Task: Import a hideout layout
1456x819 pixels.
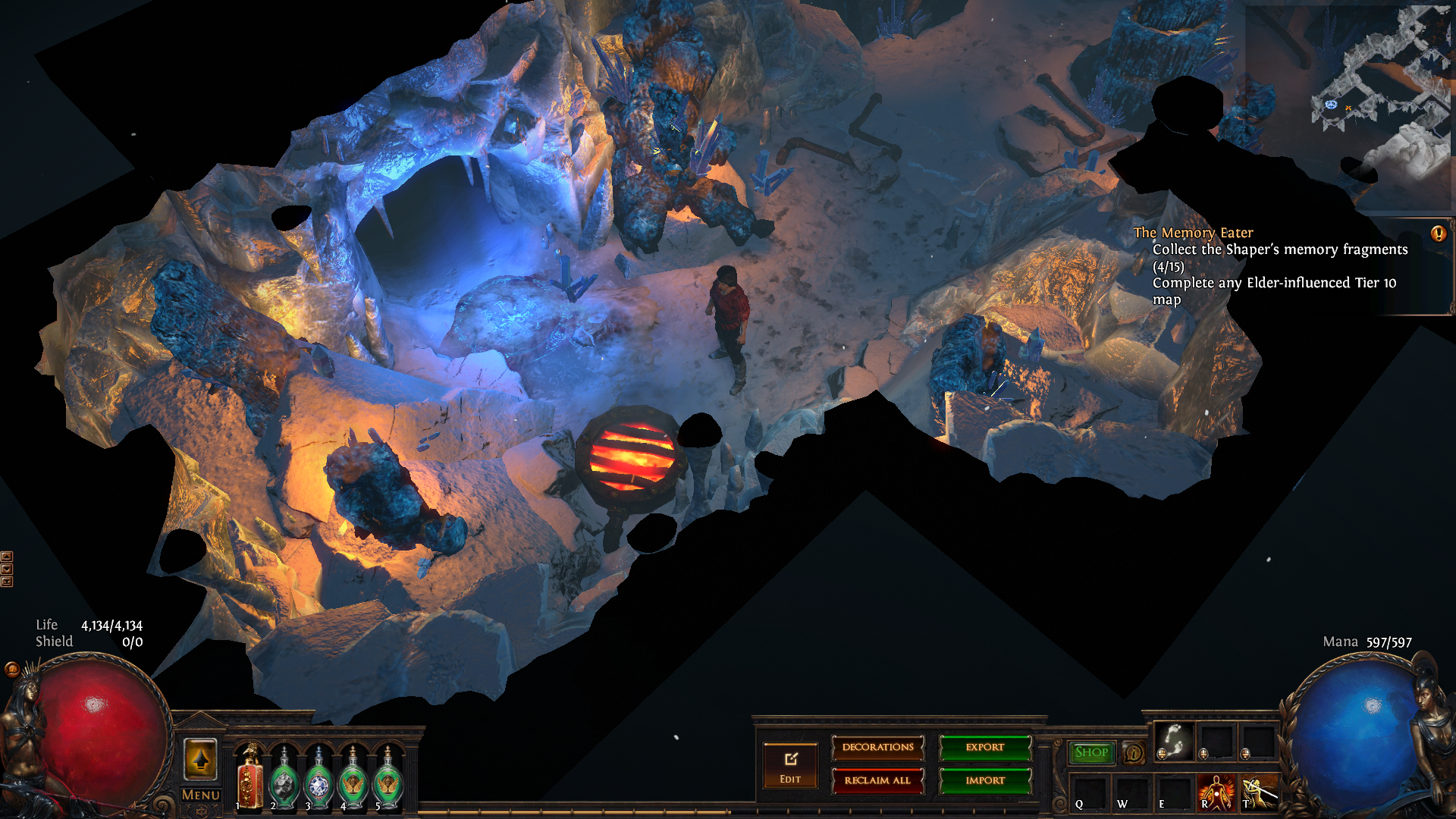Action: point(985,780)
